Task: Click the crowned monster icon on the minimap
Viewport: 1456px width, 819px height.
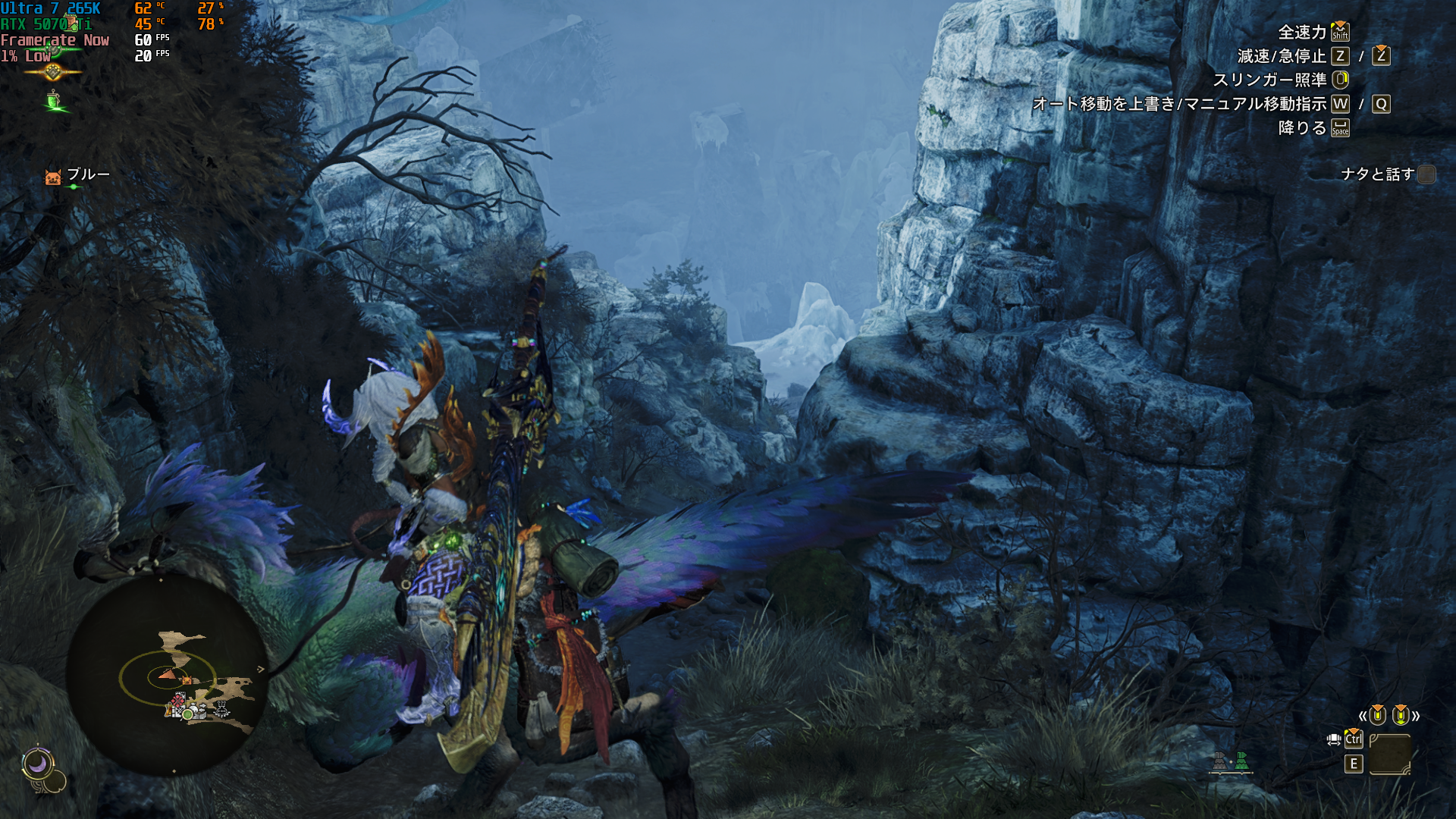Action: coord(222,709)
